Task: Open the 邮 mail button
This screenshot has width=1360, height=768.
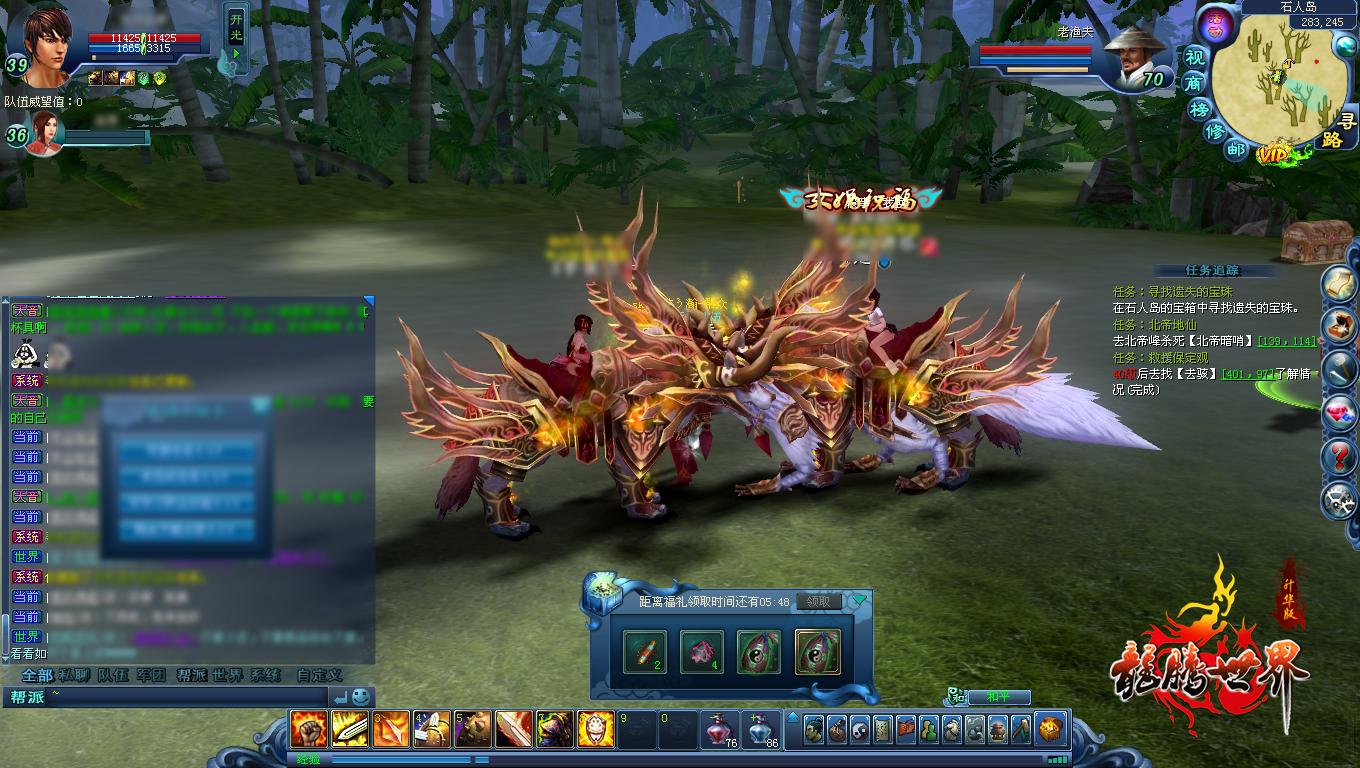Action: [x=1237, y=150]
